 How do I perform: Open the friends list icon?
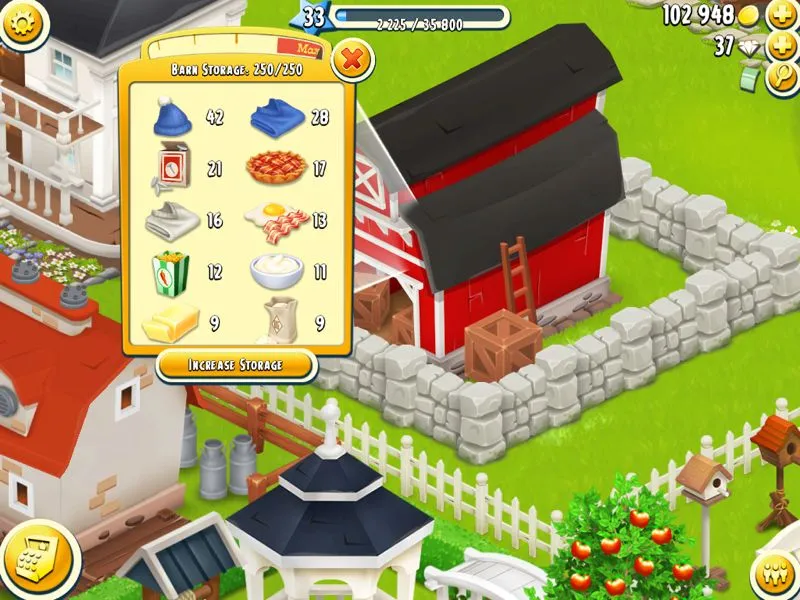pos(773,574)
